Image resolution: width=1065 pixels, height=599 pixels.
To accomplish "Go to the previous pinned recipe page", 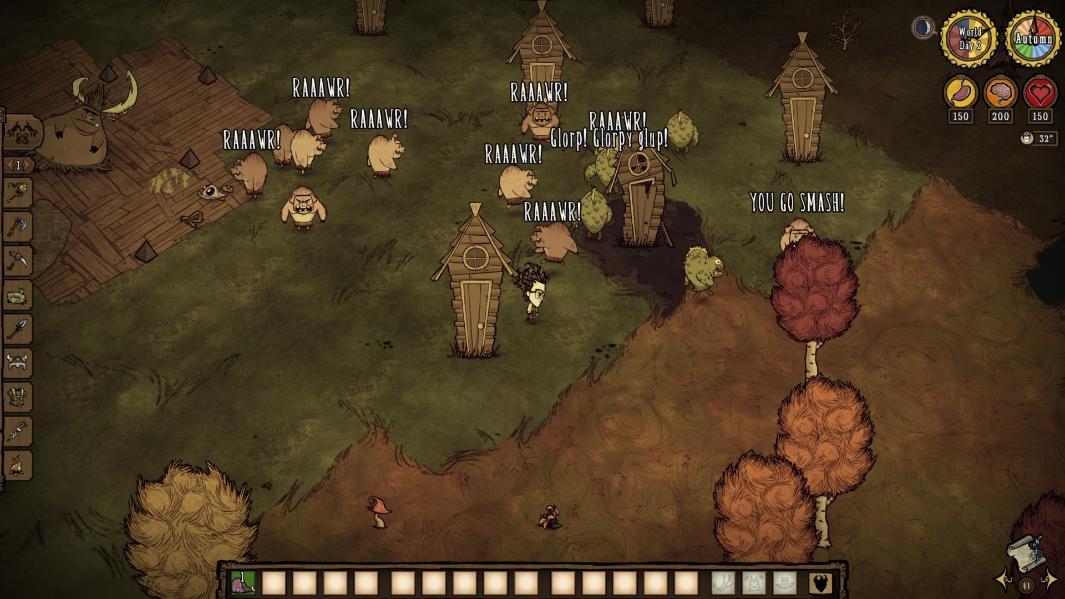I will coord(8,165).
